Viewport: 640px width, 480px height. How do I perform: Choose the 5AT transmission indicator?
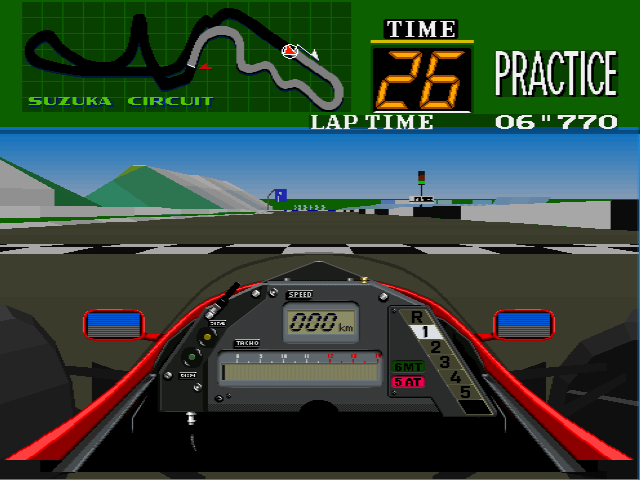407,381
